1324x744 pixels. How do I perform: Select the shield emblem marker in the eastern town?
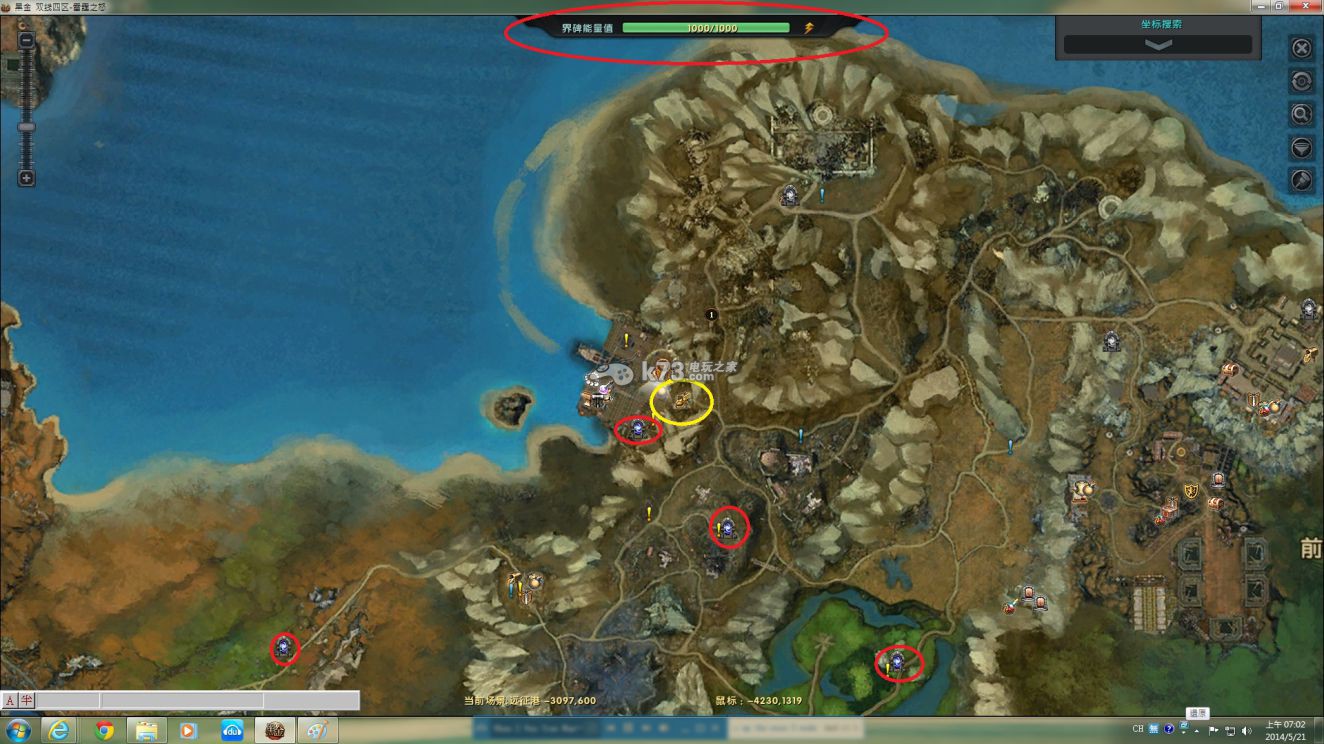[x=1191, y=490]
